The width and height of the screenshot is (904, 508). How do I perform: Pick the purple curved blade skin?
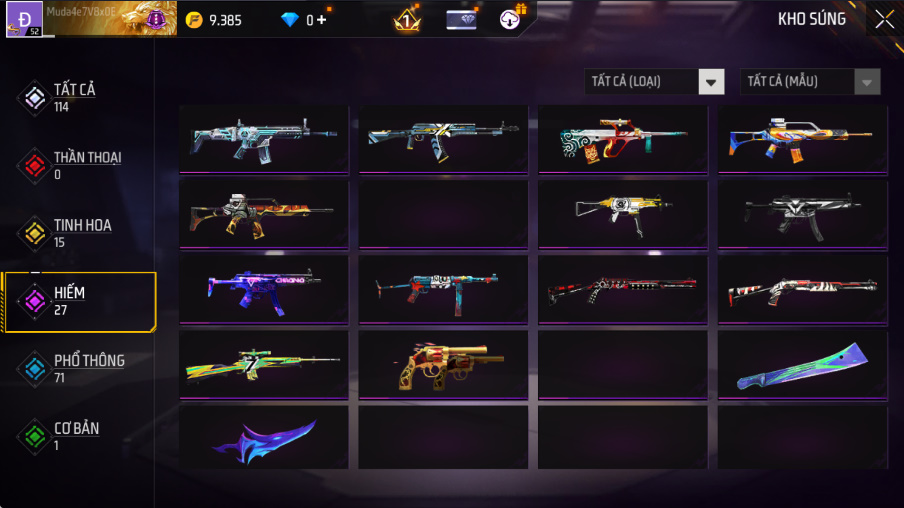pos(264,438)
